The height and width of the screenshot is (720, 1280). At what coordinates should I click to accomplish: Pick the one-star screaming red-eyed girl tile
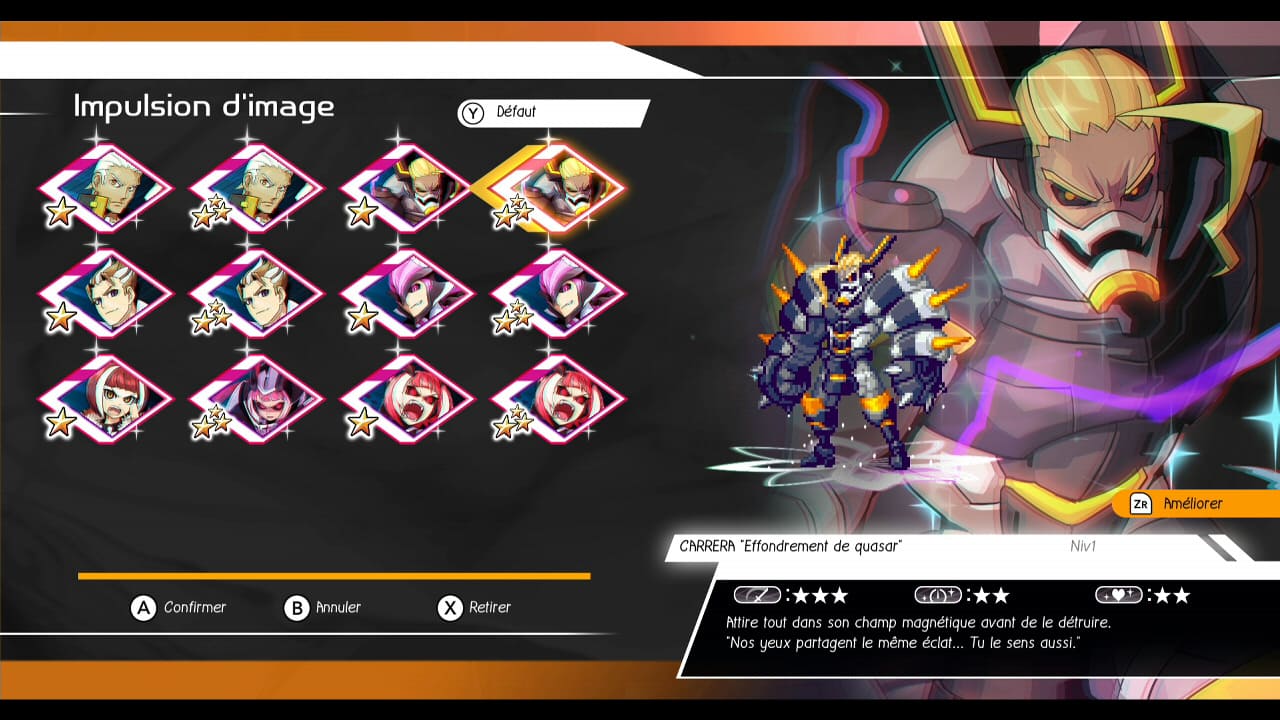(x=407, y=399)
